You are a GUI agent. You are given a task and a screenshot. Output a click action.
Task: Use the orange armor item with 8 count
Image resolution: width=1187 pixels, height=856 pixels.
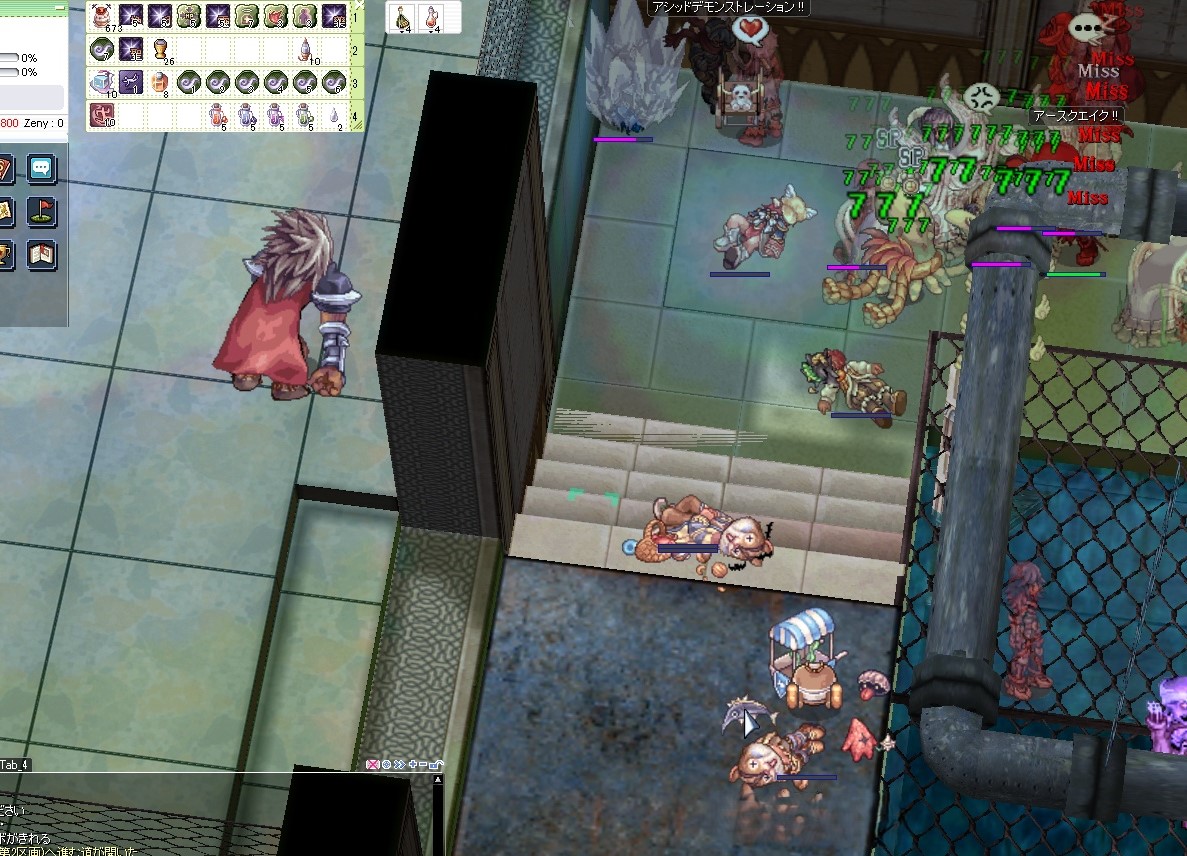point(160,82)
